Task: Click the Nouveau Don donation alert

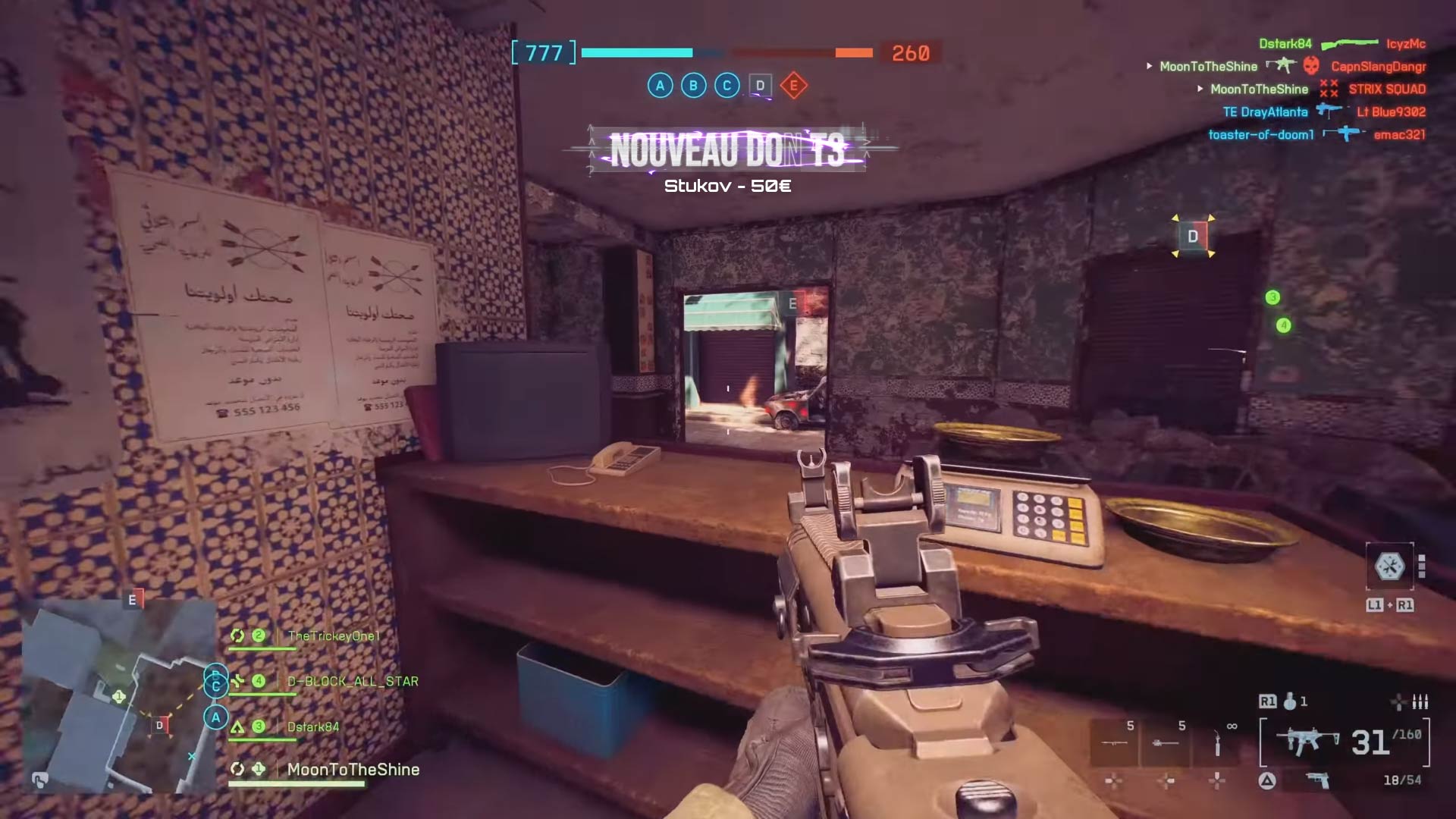Action: pyautogui.click(x=727, y=150)
